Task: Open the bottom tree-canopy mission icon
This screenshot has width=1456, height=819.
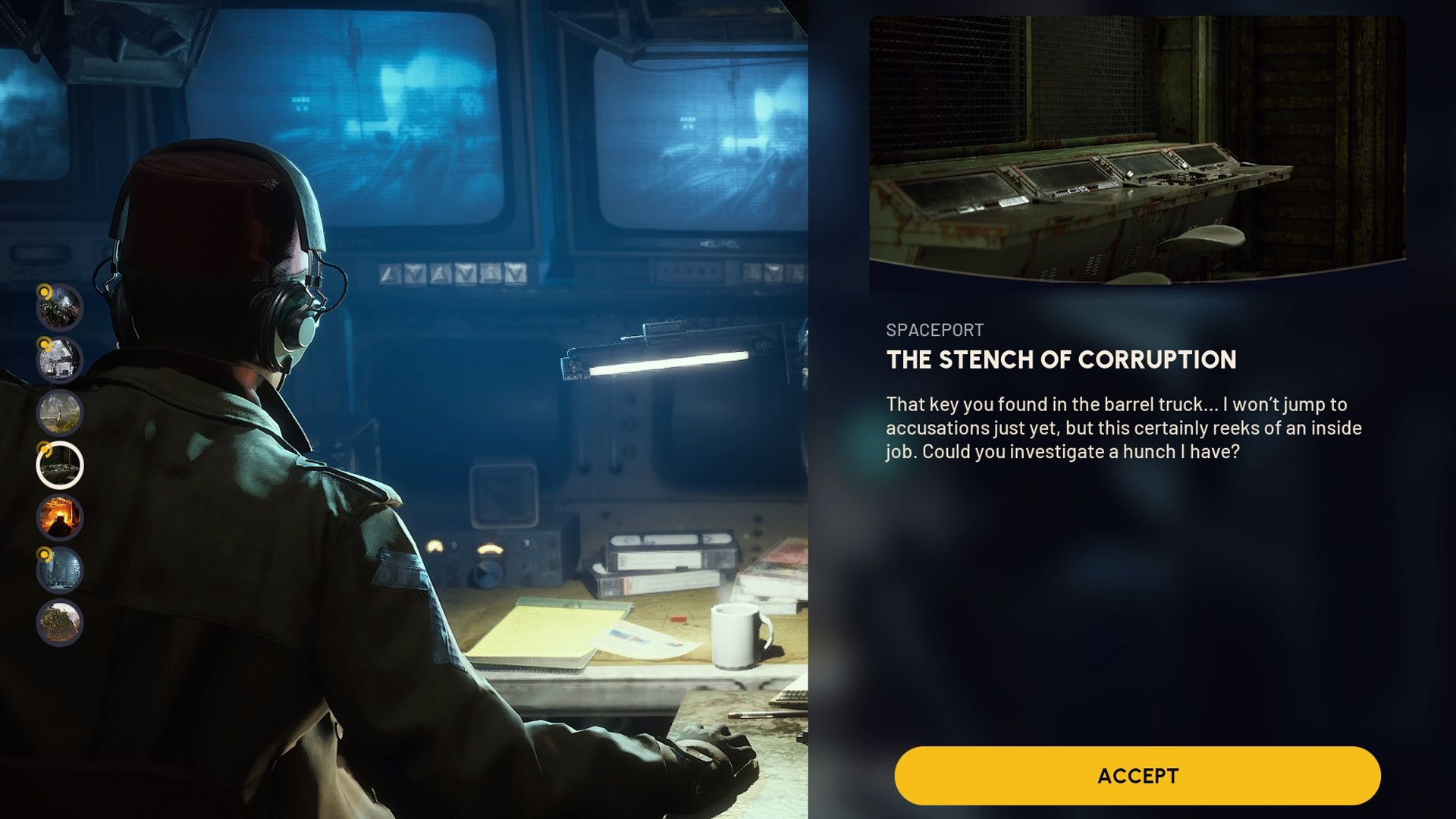Action: tap(59, 620)
